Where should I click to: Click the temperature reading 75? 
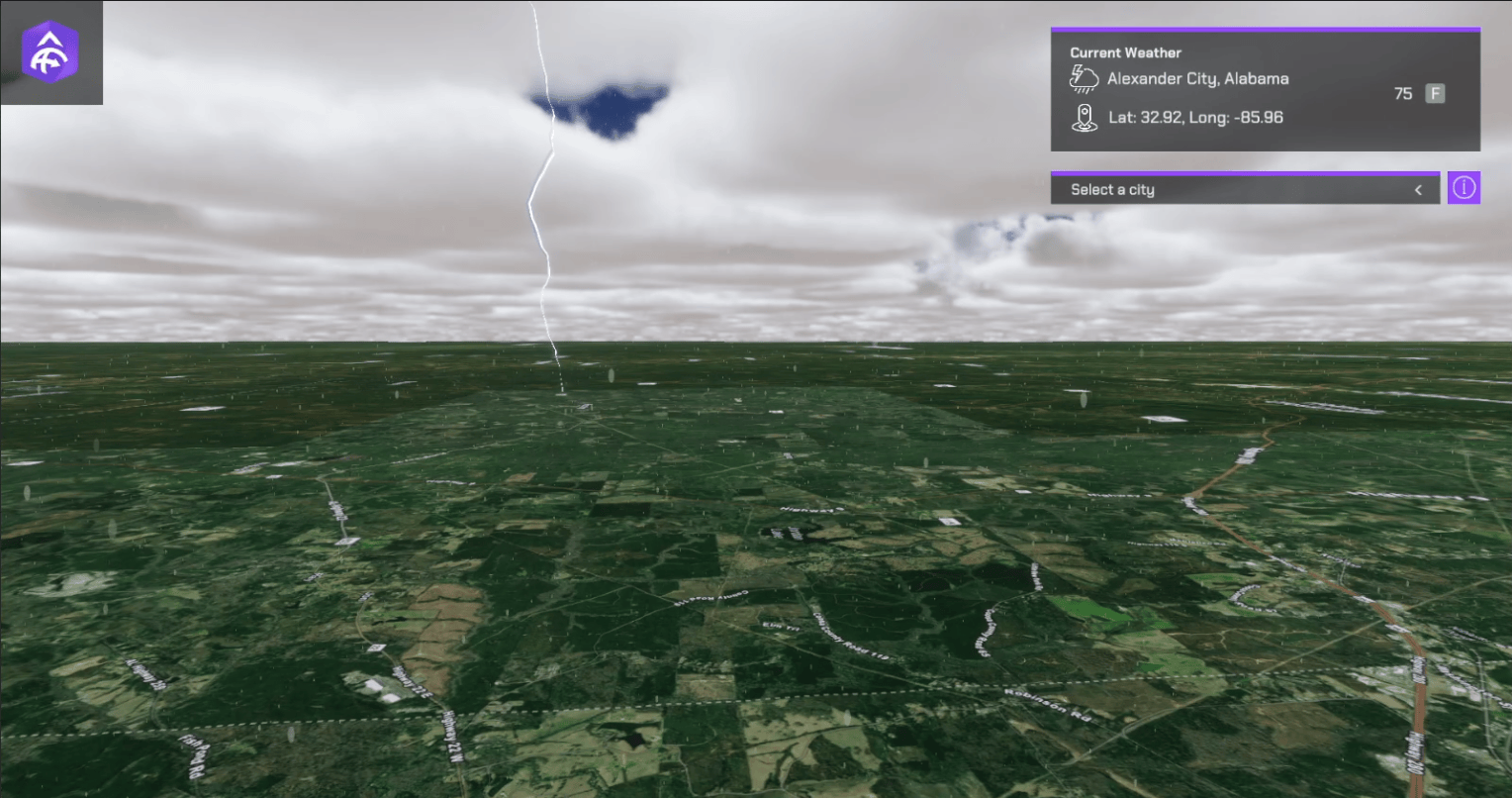pyautogui.click(x=1402, y=93)
